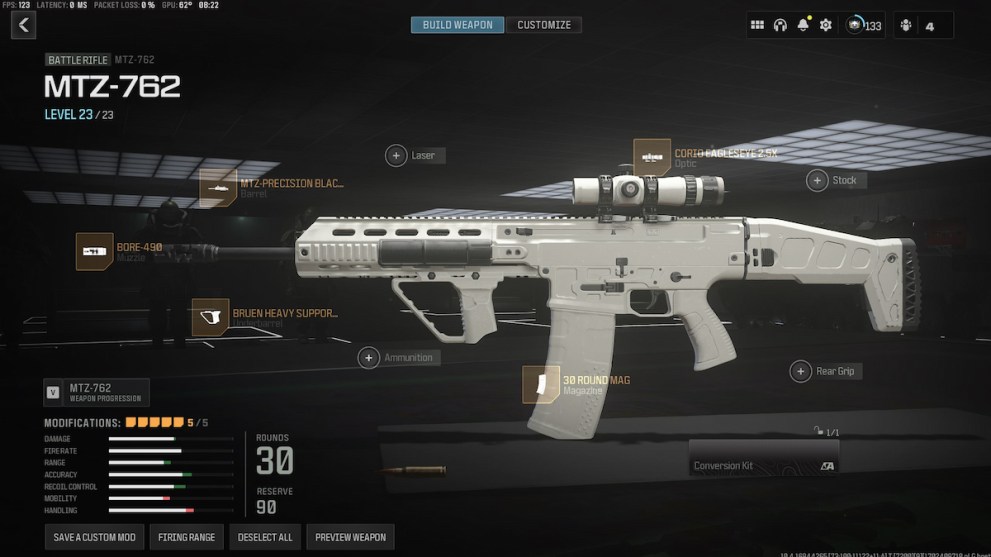Viewport: 991px width, 557px height.
Task: Select the 30 Round Mag magazine slot
Action: tap(541, 384)
